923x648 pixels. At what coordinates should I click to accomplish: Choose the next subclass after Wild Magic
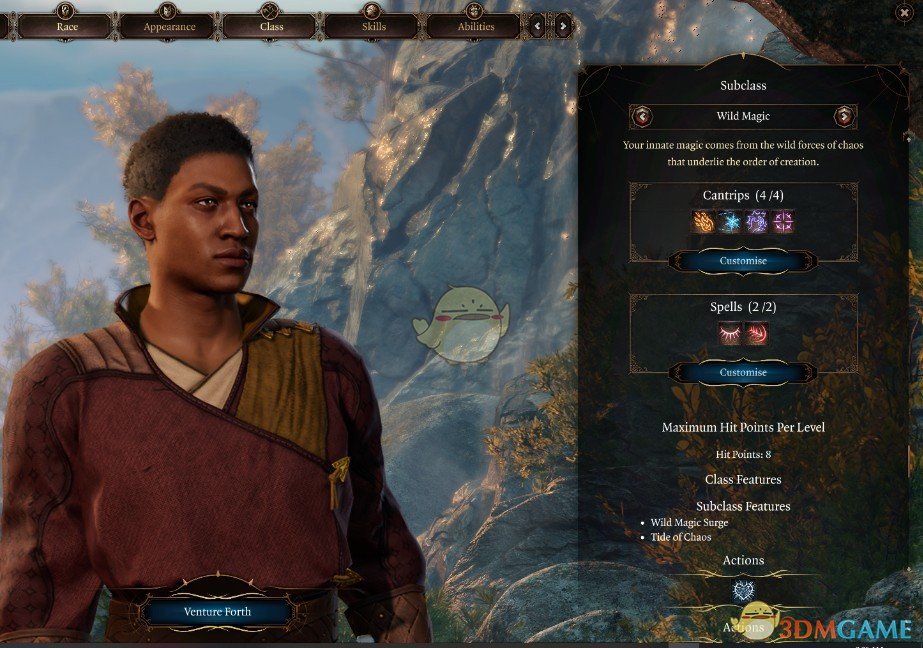pyautogui.click(x=845, y=116)
